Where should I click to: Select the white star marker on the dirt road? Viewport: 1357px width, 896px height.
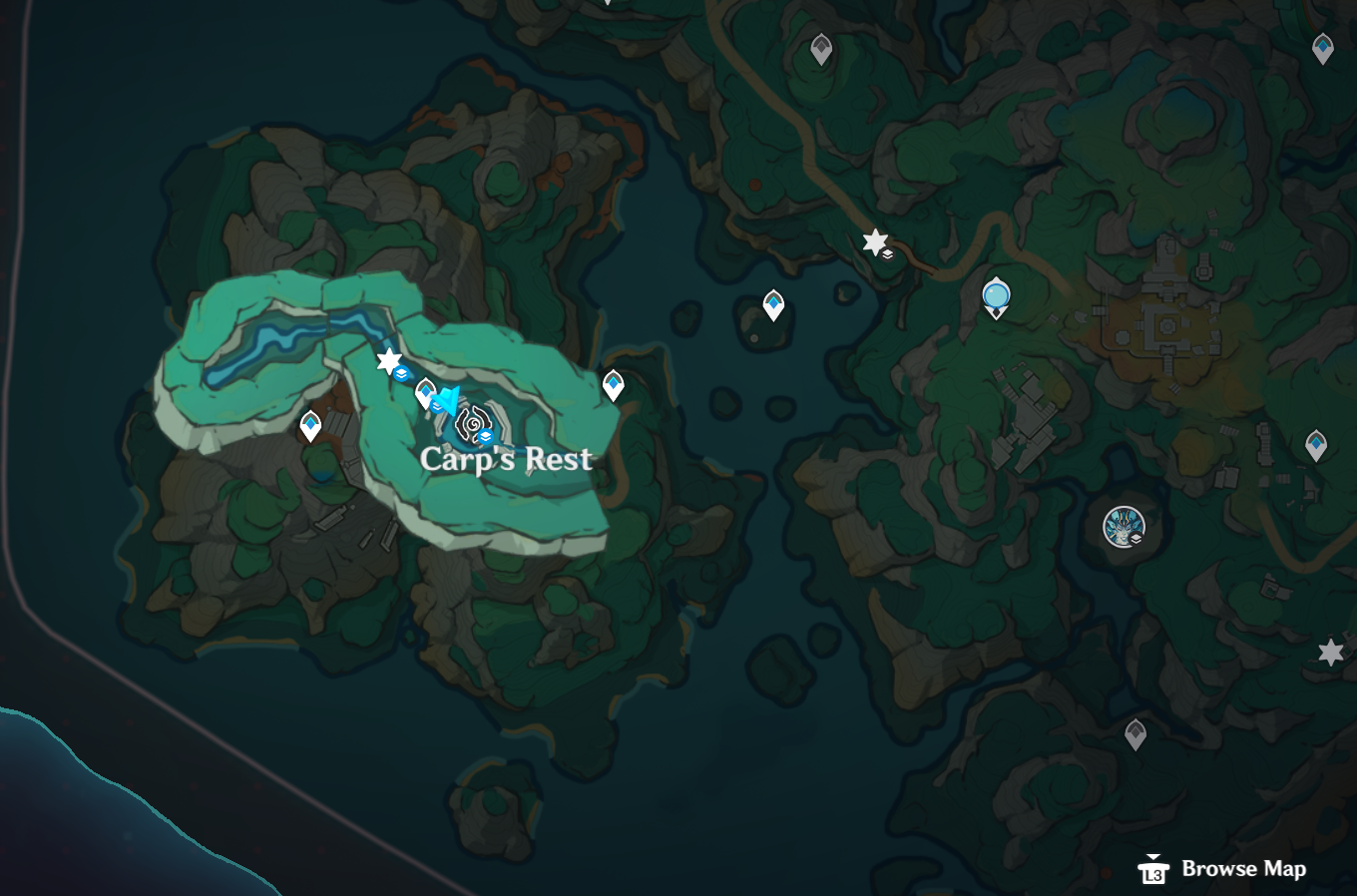(874, 241)
